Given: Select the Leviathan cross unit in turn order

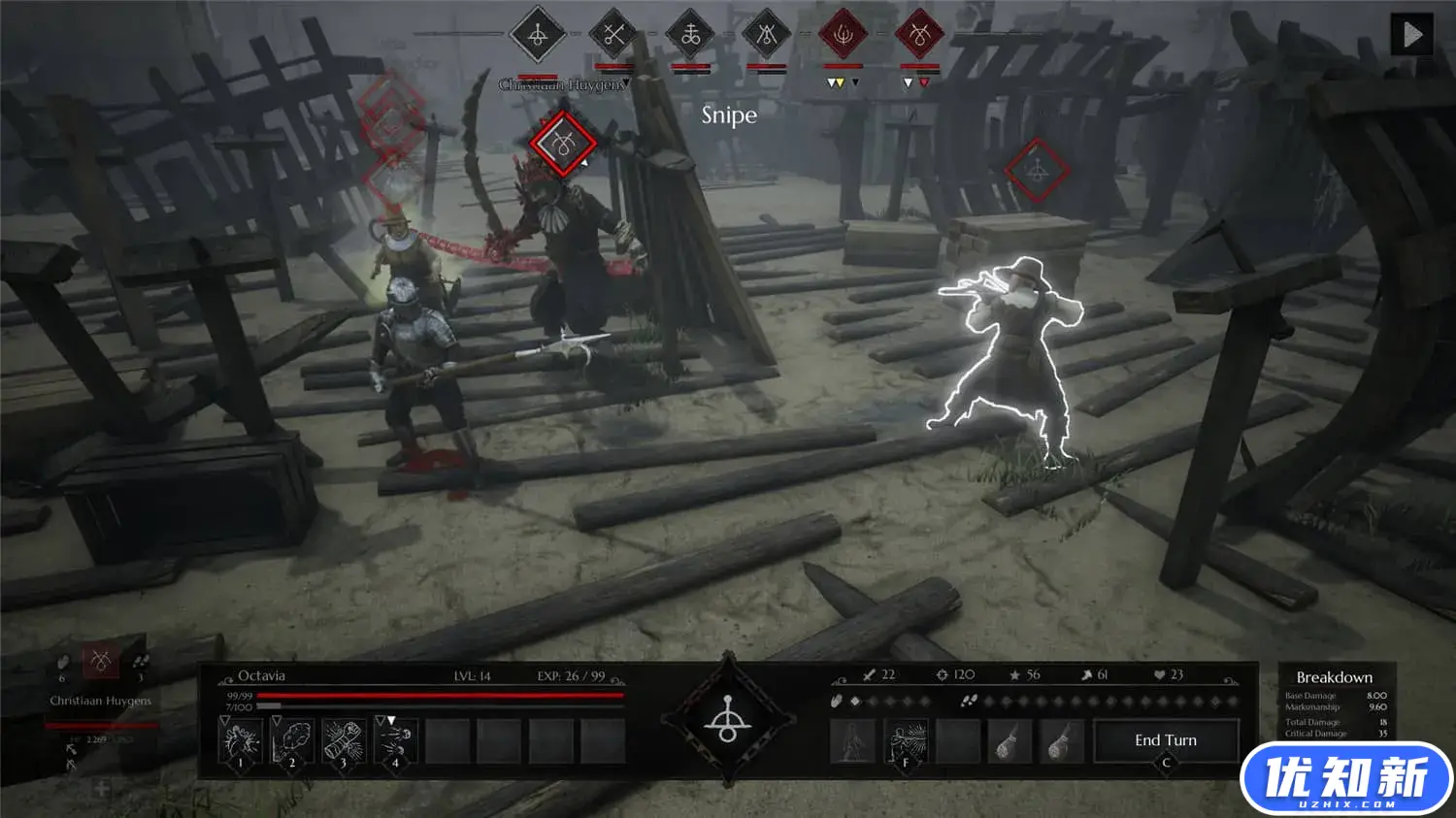Looking at the screenshot, I should click(x=690, y=36).
